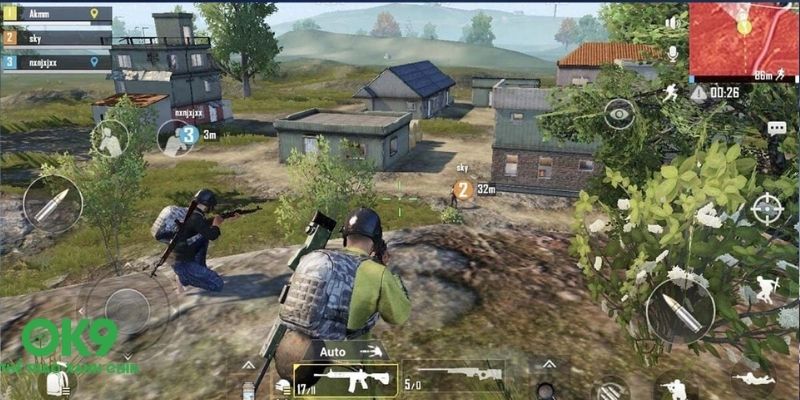Open the quick chat speech bubble

pyautogui.click(x=776, y=129)
